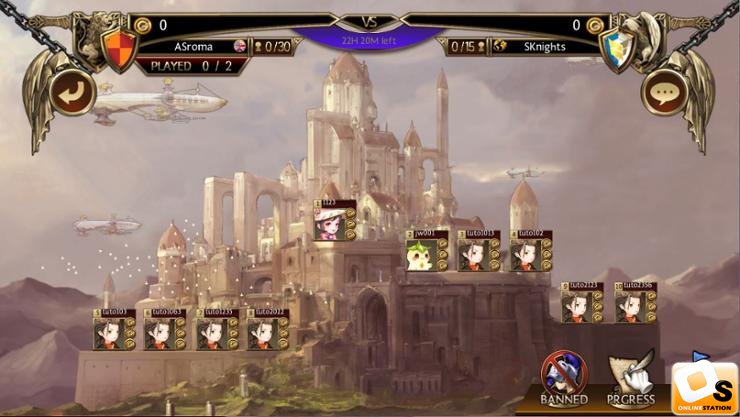The width and height of the screenshot is (740, 417).
Task: Open the Banned list
Action: coord(564,380)
